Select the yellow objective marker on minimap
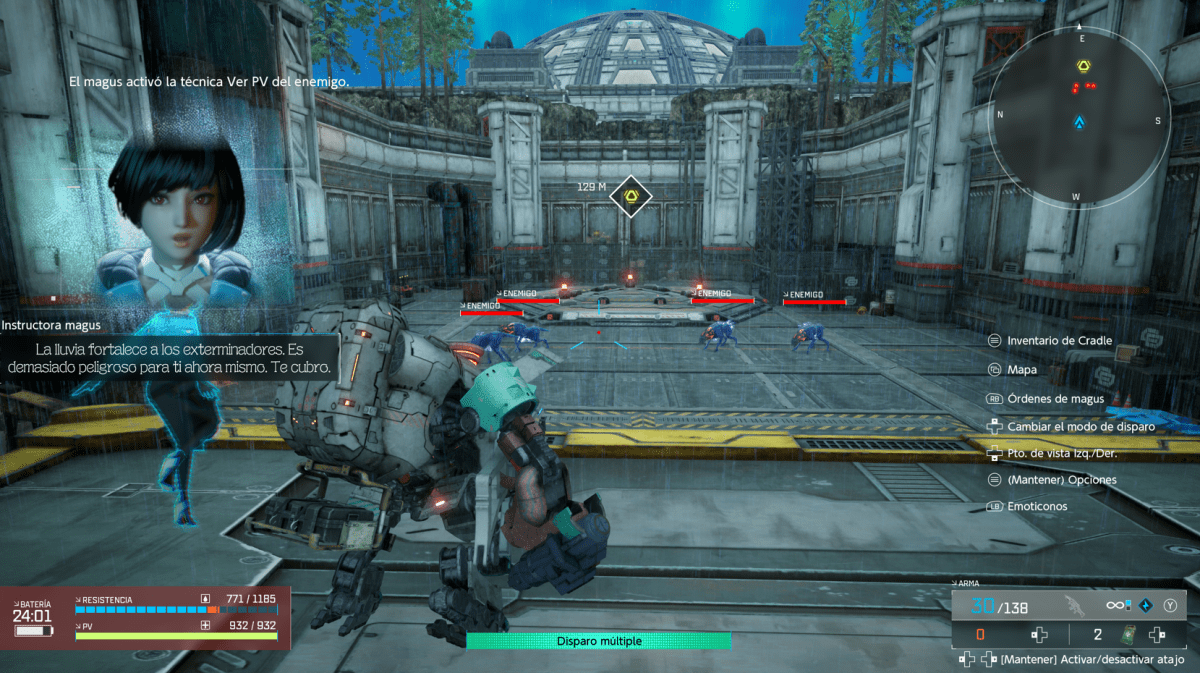 [x=1082, y=65]
